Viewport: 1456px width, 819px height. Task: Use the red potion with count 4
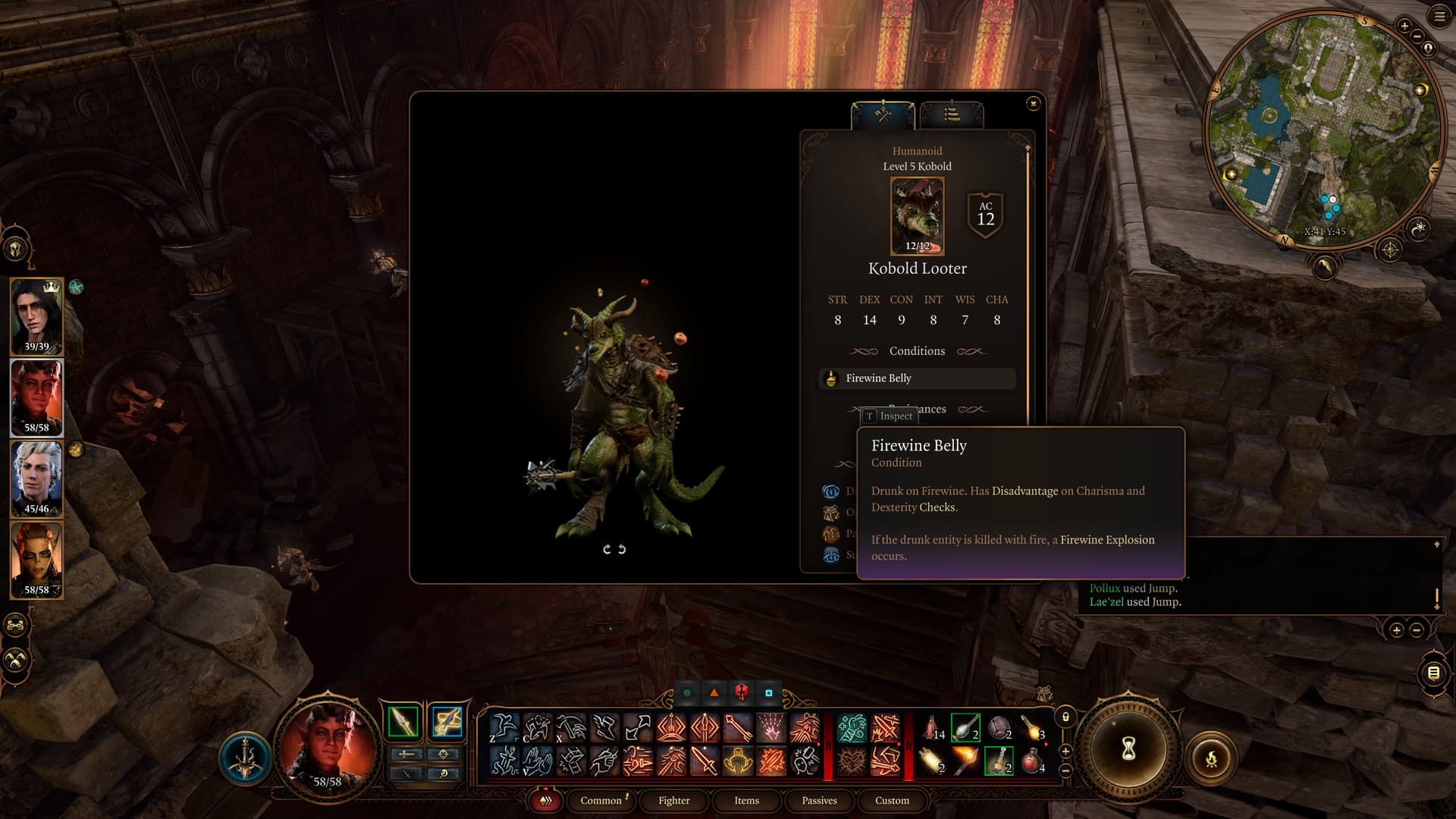click(1032, 761)
